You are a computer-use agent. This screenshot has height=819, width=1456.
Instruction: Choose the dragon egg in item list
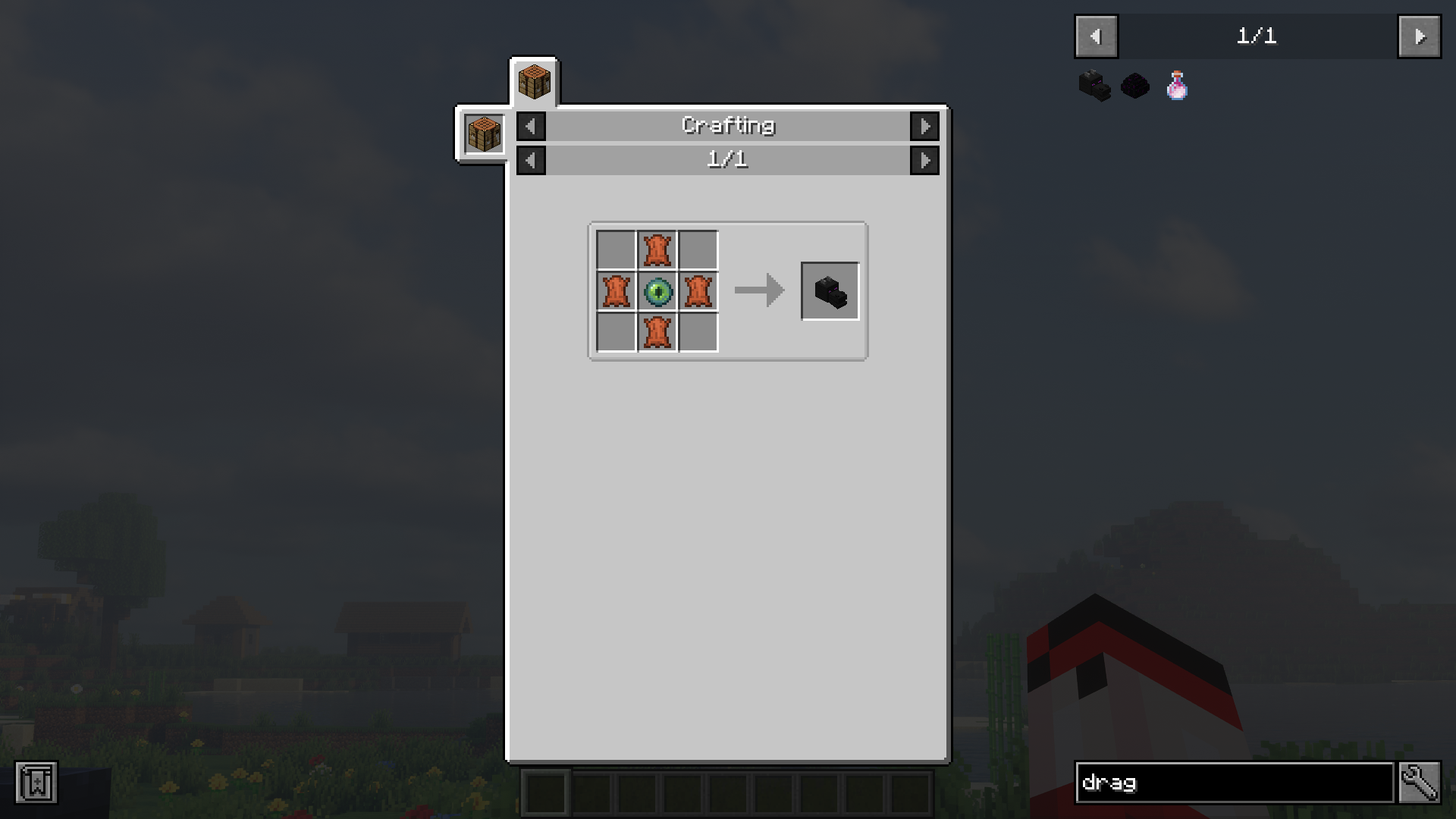[1135, 86]
